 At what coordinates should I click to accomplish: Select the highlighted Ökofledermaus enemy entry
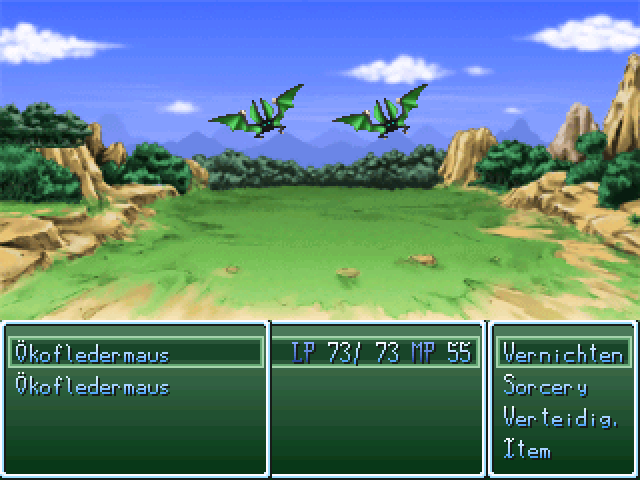point(92,354)
